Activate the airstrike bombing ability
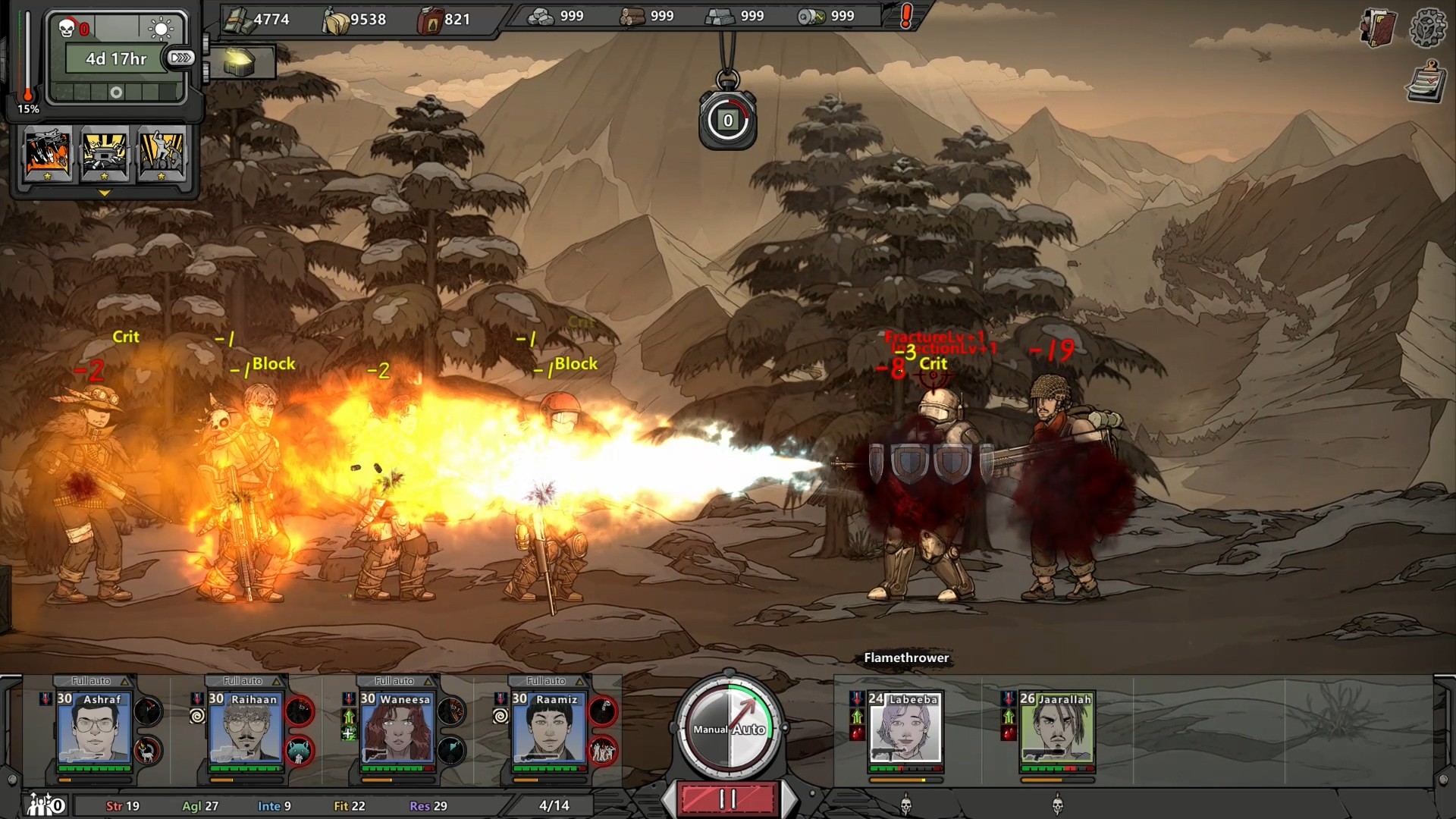The height and width of the screenshot is (819, 1456). pos(49,153)
